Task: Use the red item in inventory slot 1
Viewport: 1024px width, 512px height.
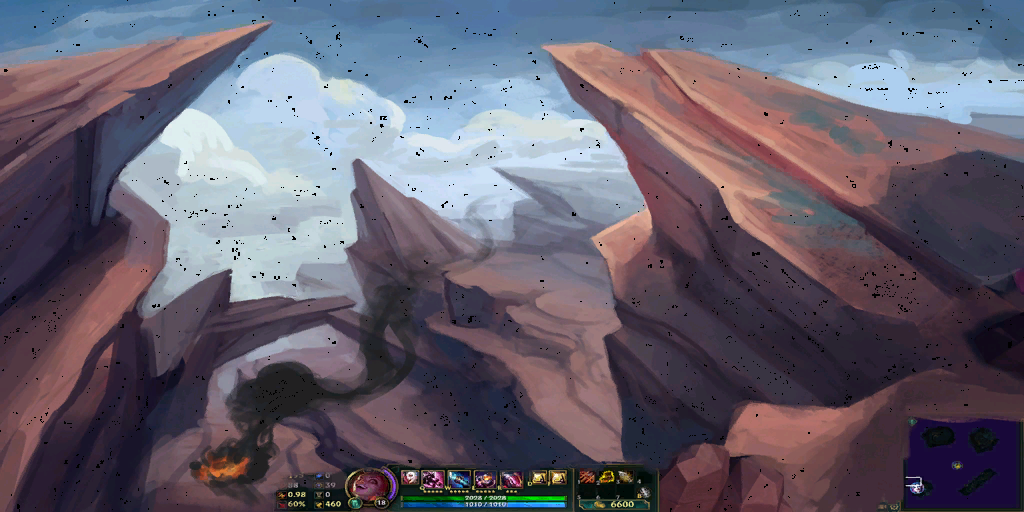Action: pos(588,478)
